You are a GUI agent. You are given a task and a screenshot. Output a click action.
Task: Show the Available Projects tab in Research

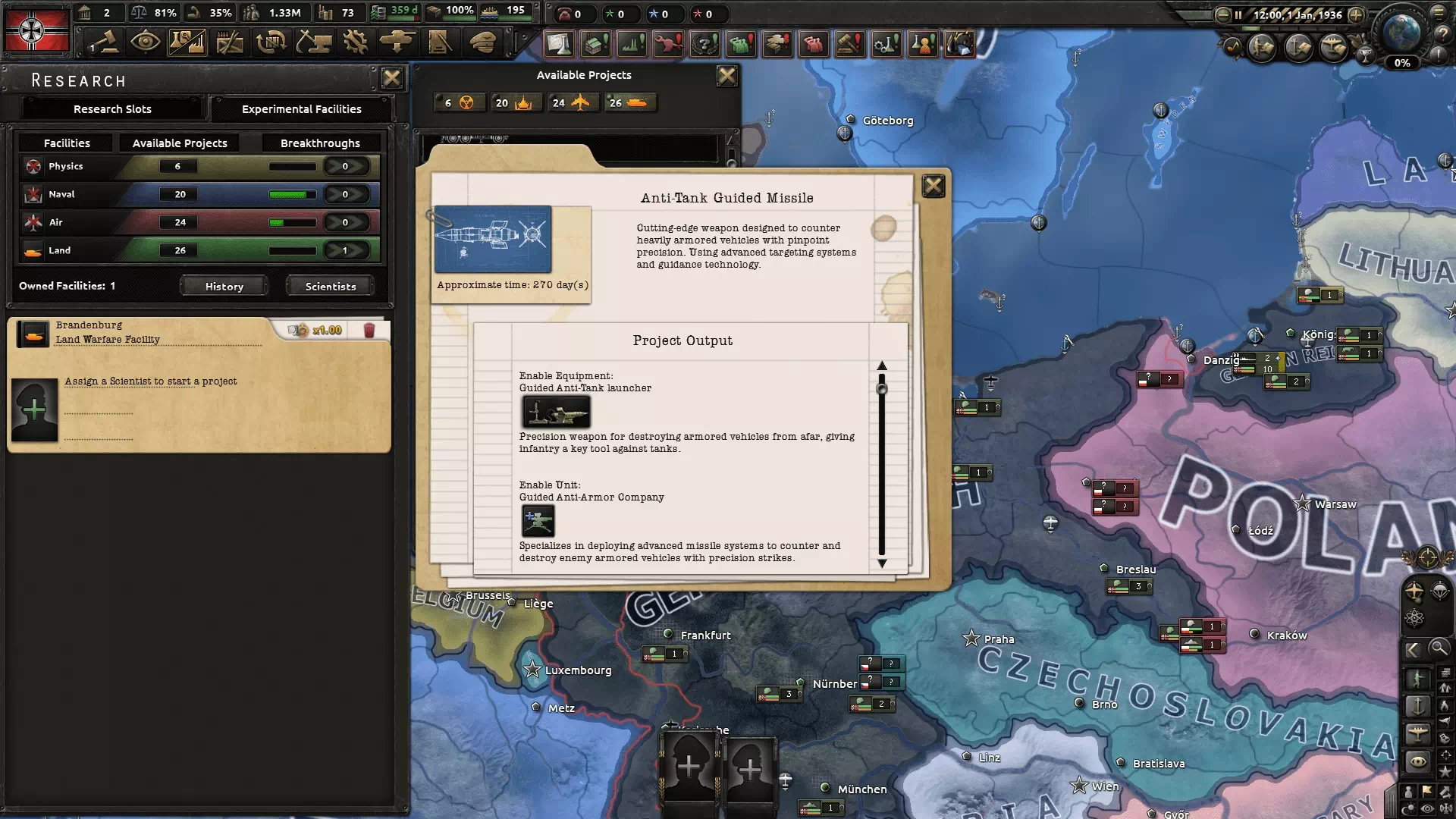coord(180,143)
